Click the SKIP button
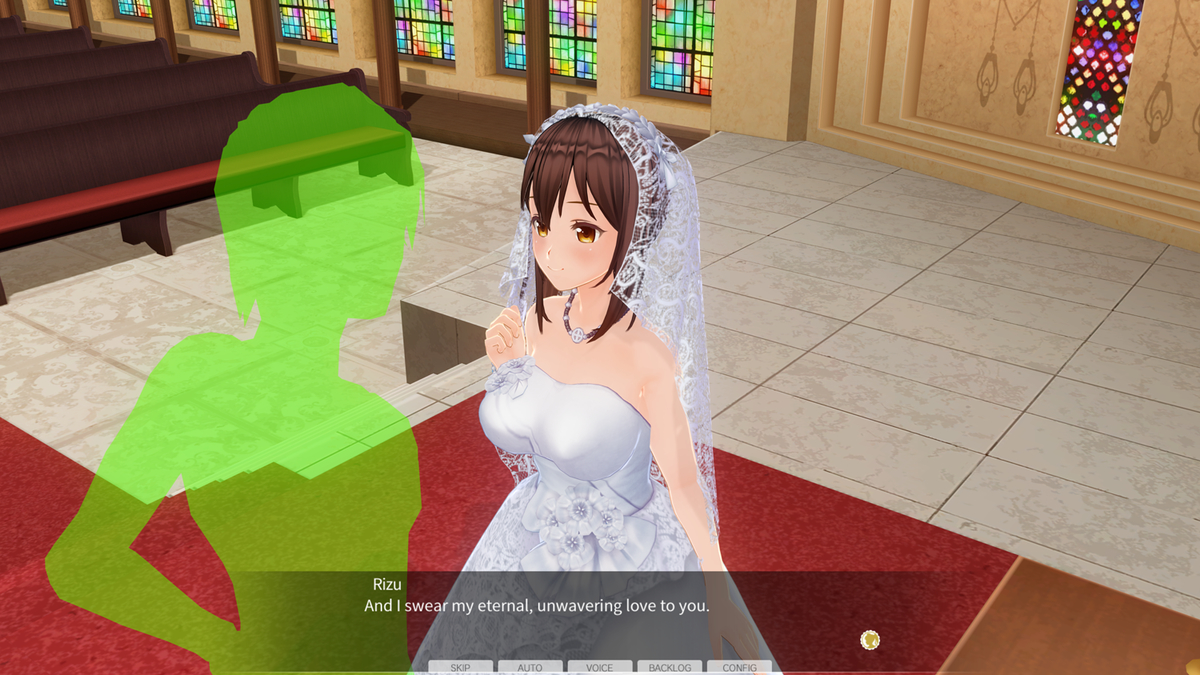 tap(460, 667)
